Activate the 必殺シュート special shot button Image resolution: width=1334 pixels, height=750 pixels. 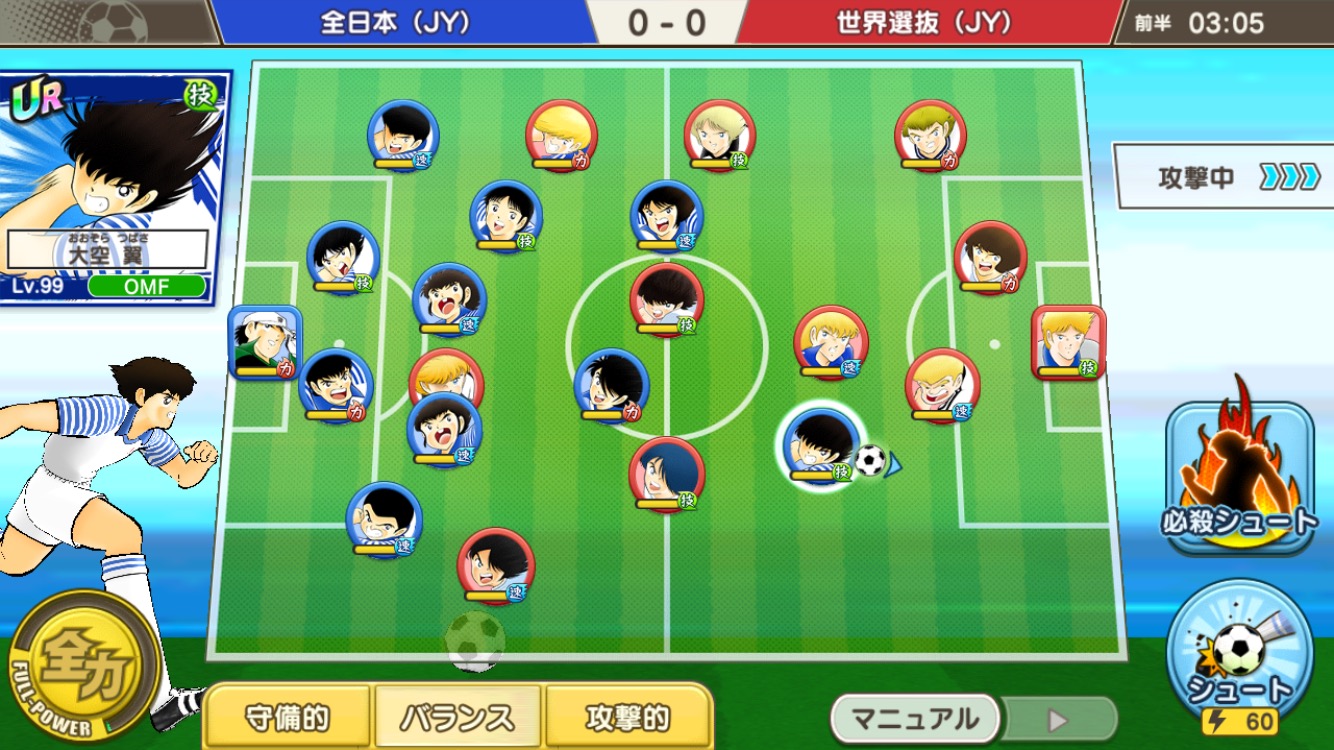tap(1239, 478)
